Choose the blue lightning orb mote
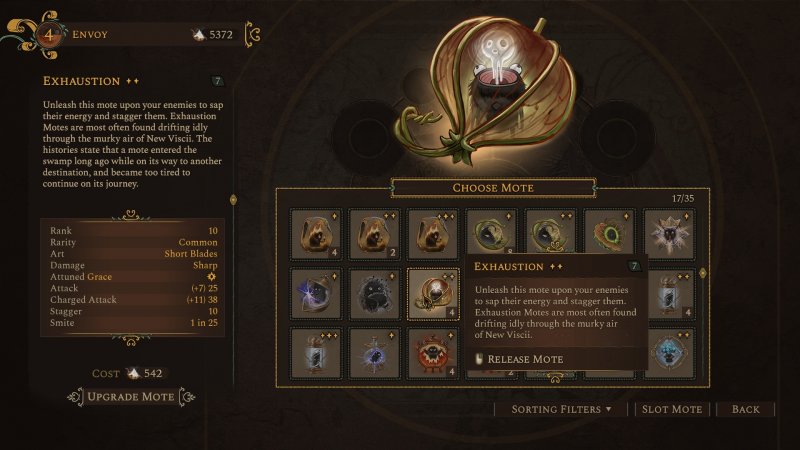The width and height of the screenshot is (800, 450). pos(314,292)
